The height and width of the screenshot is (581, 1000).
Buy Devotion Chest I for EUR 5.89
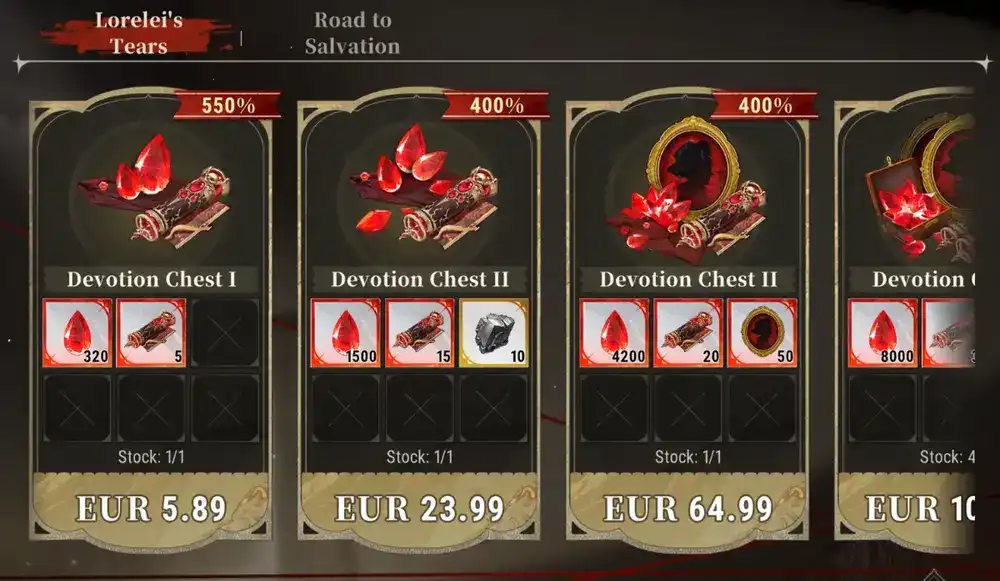(152, 508)
